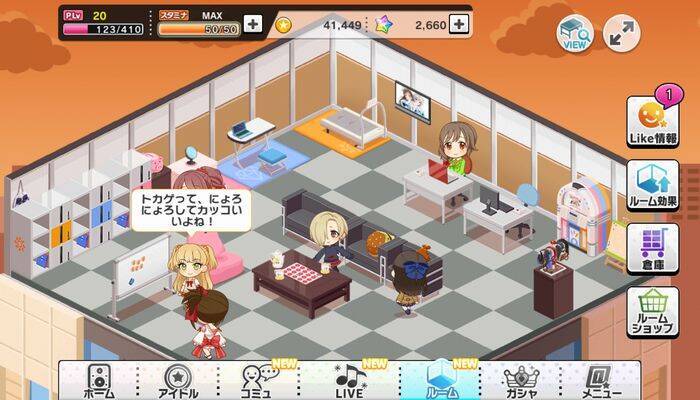Toggle the VIEW mode button
The height and width of the screenshot is (400, 700).
click(x=575, y=34)
